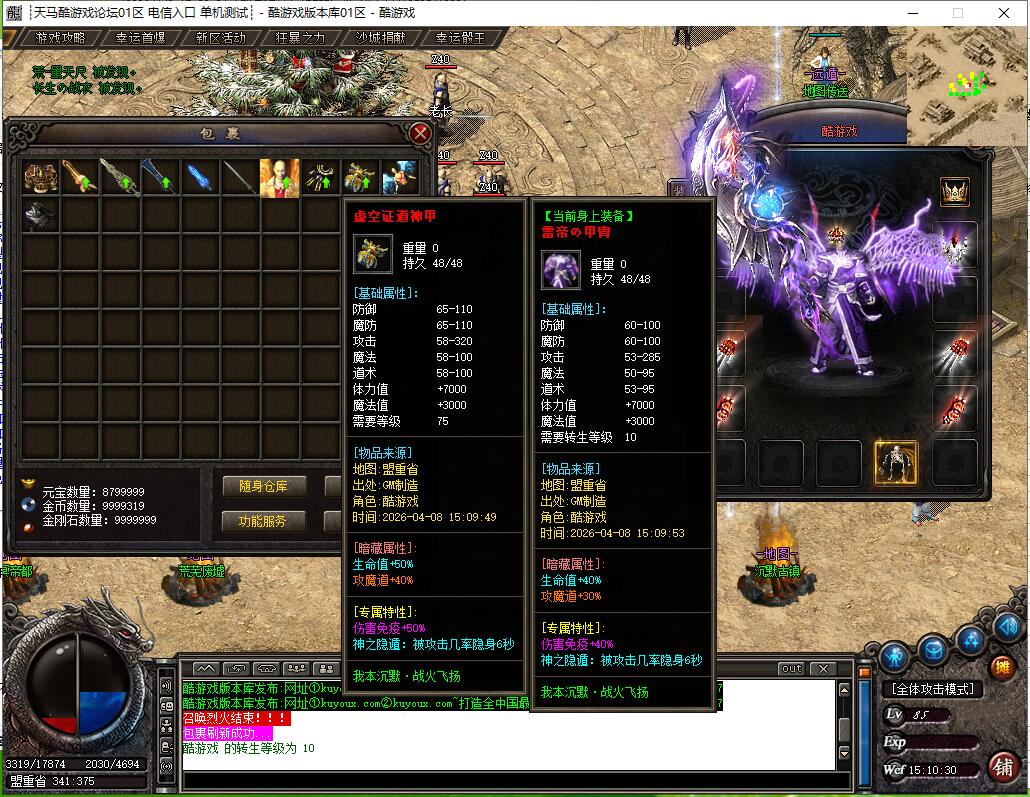1030x797 pixels.
Task: Select the dark helmet item in bag
Action: pos(40,214)
